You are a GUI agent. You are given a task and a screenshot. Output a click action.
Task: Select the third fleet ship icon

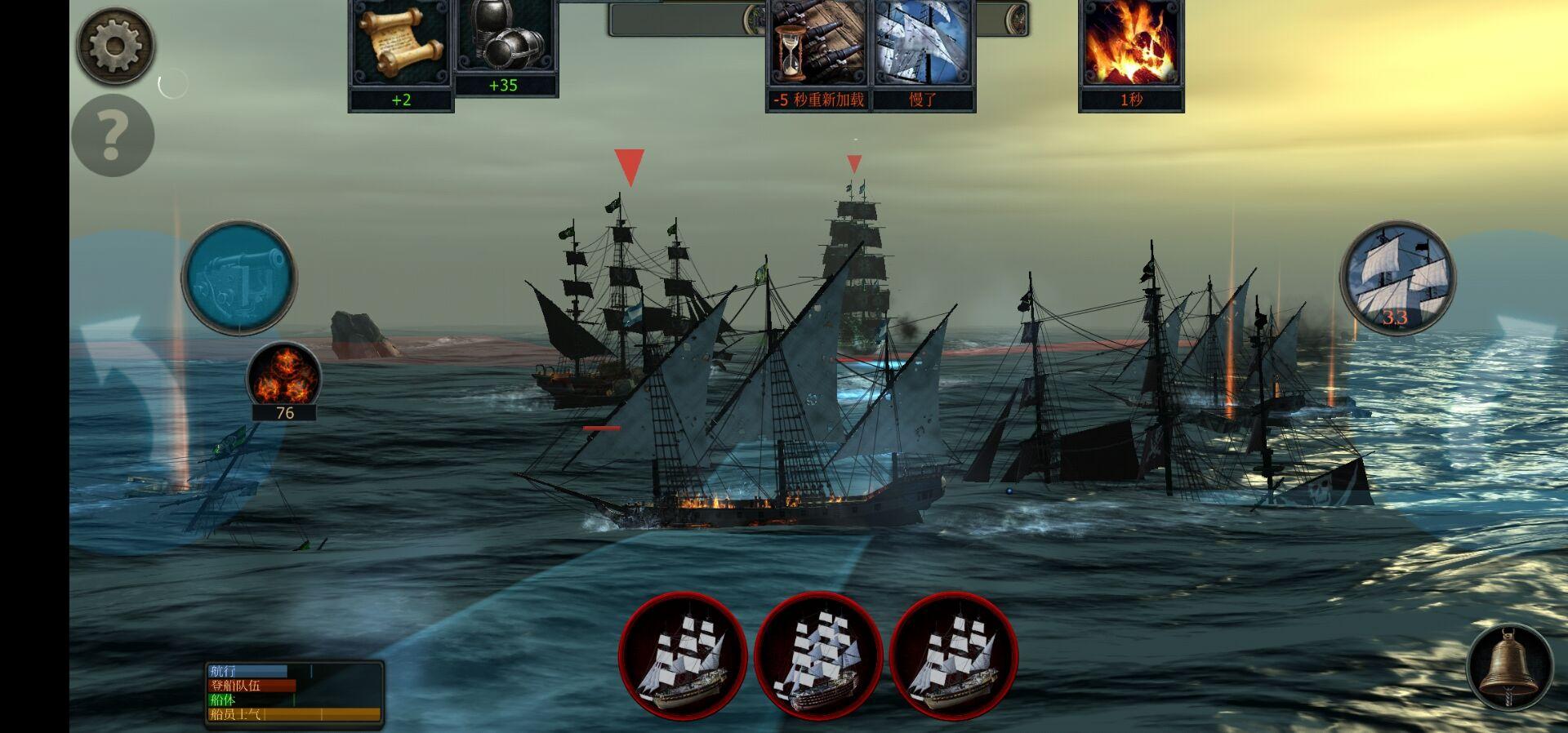click(x=954, y=655)
